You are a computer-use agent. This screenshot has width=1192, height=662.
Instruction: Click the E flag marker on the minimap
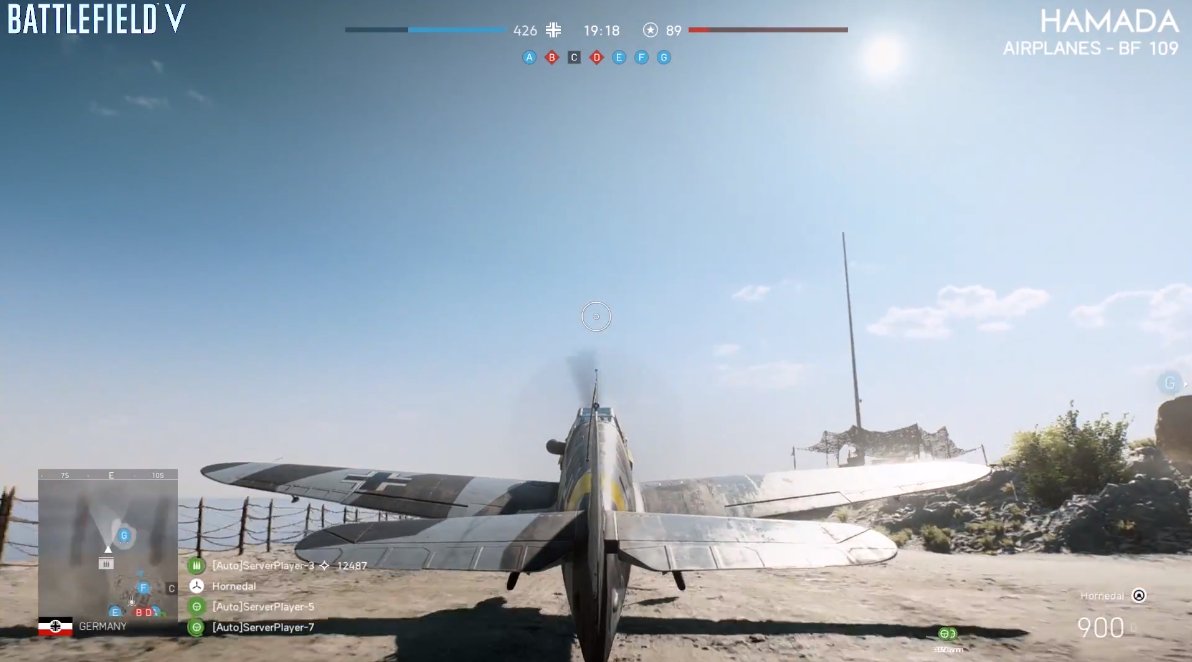(x=115, y=612)
